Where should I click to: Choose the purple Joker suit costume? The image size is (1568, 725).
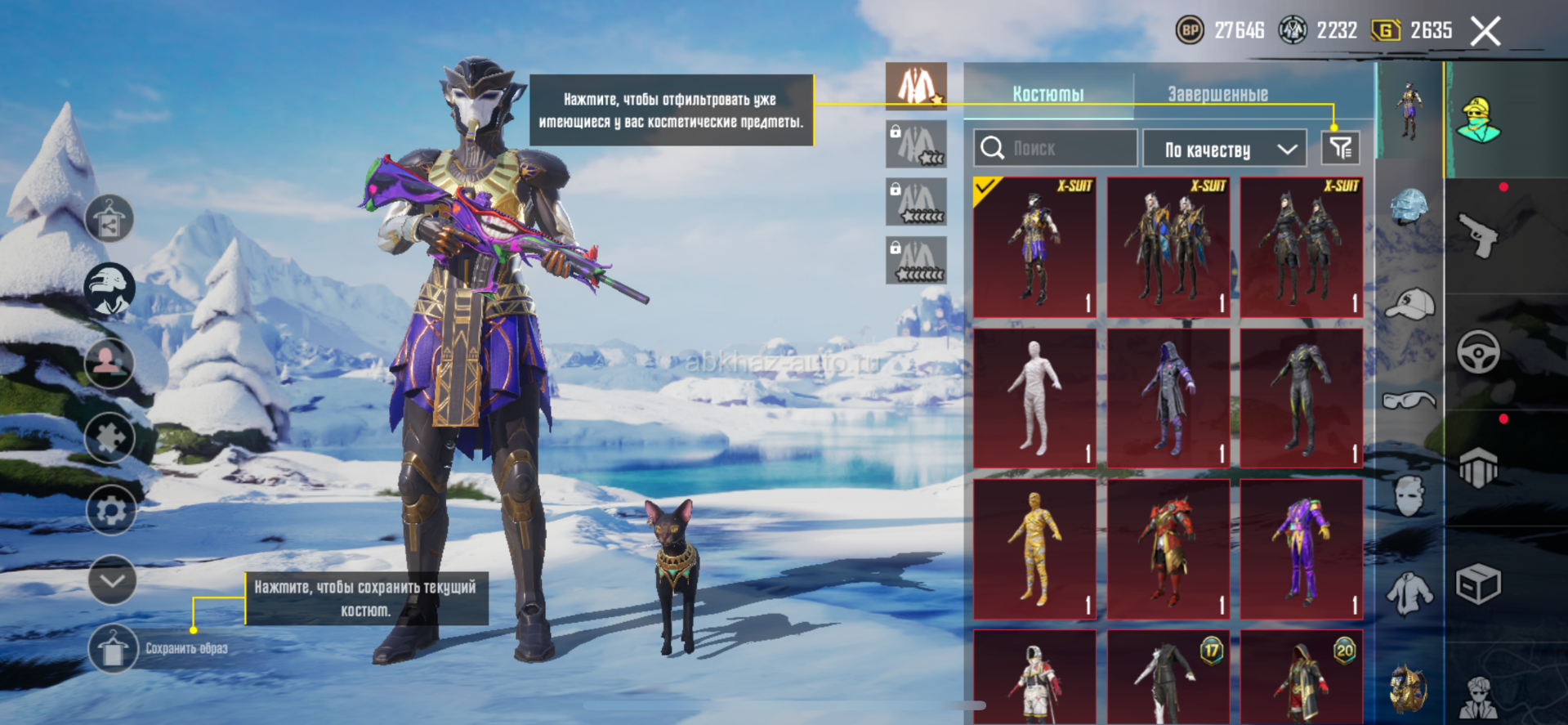click(1301, 548)
